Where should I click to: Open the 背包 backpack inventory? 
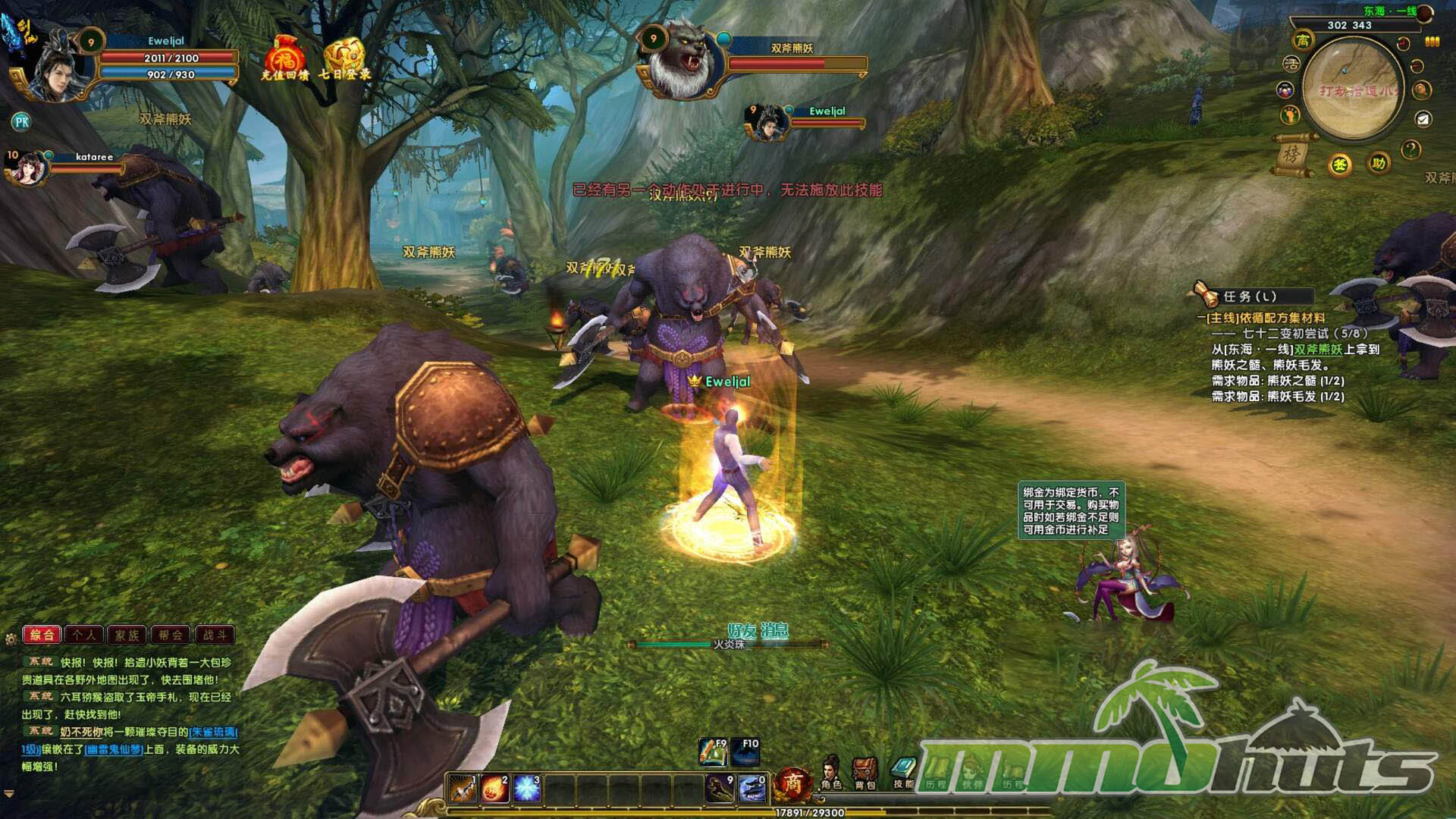pyautogui.click(x=864, y=773)
